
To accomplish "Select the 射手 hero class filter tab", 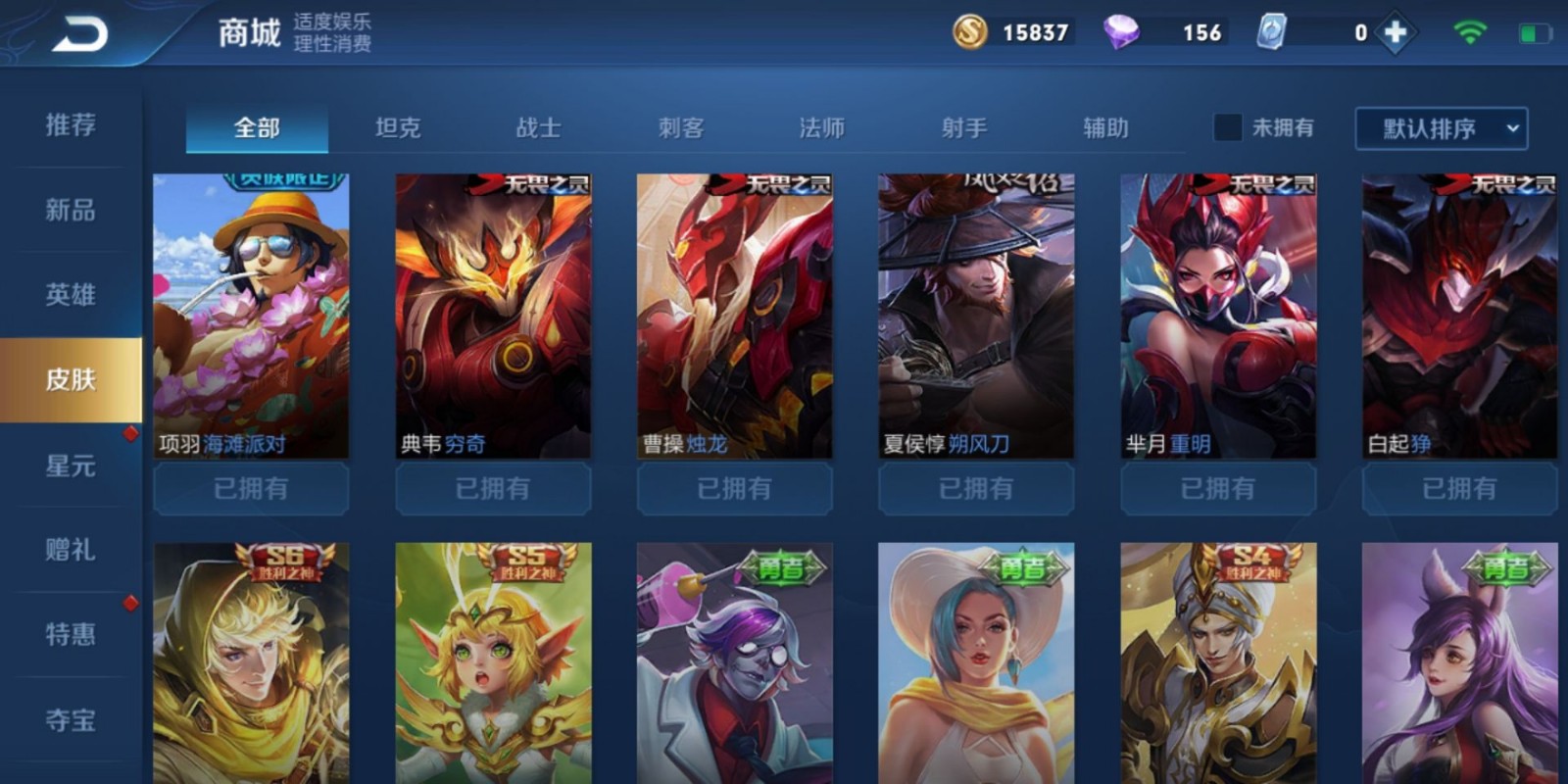I will pyautogui.click(x=961, y=127).
